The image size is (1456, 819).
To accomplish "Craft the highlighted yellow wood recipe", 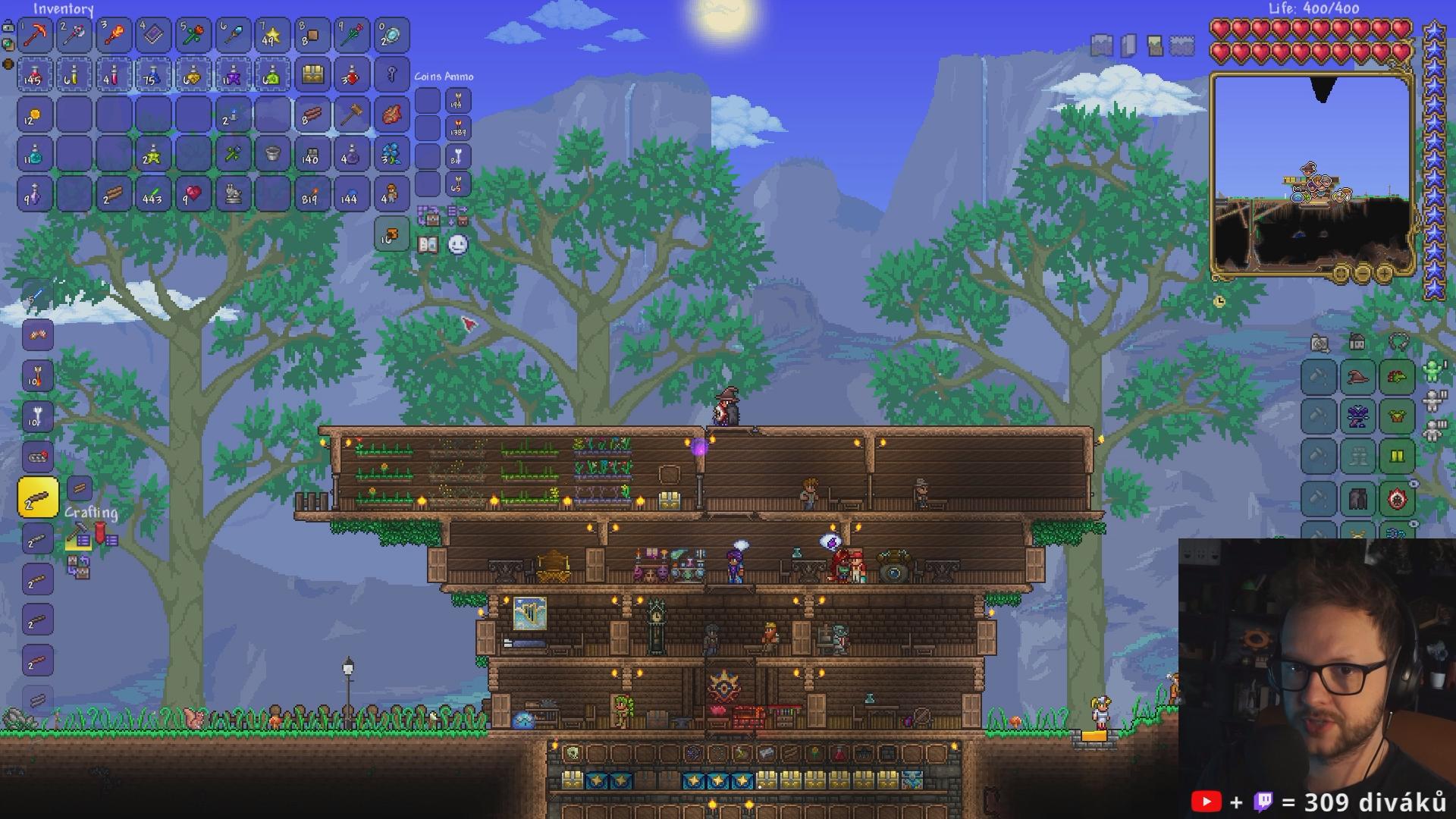I will click(38, 498).
